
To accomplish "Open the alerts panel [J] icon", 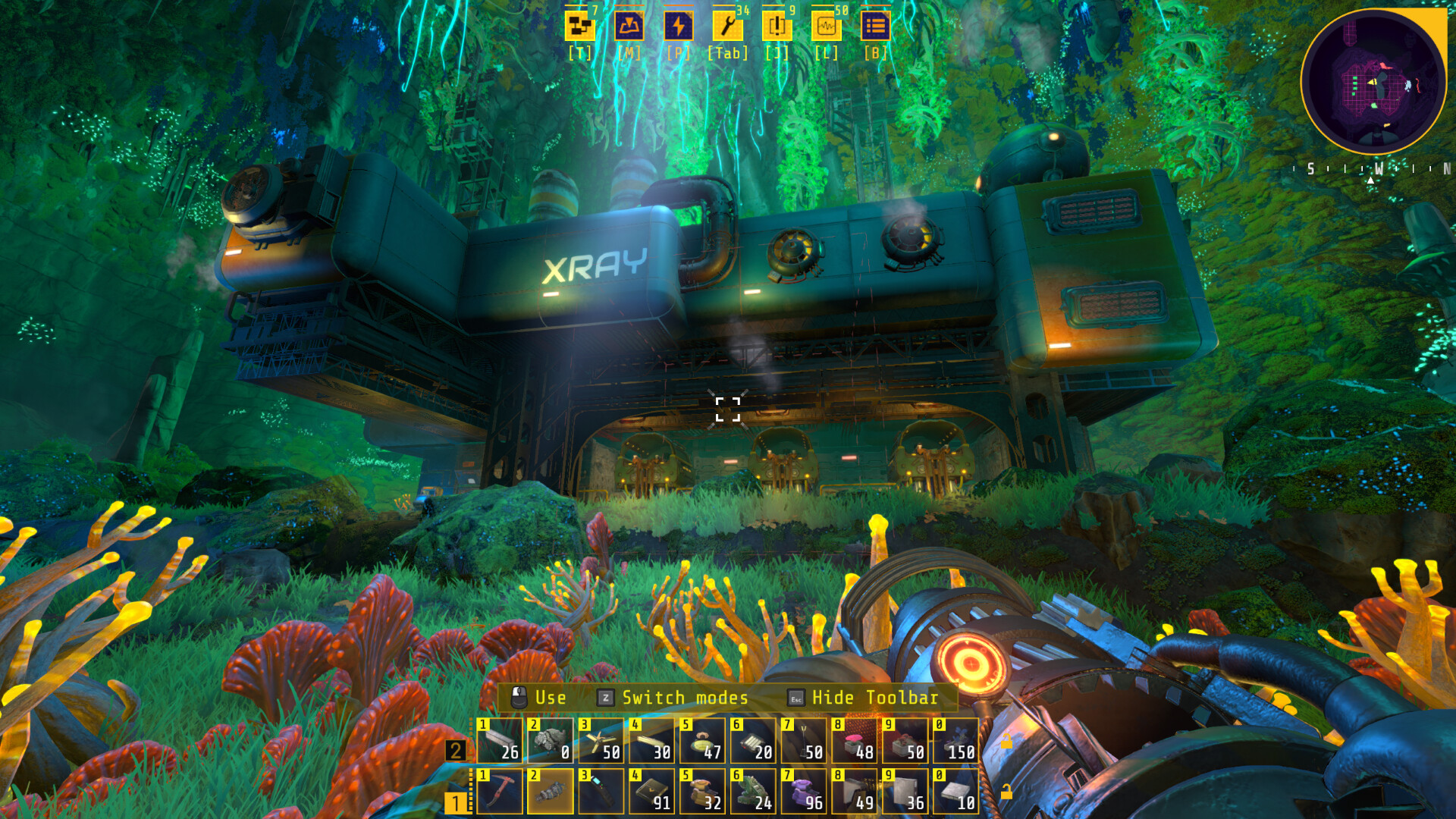I will coord(777,27).
